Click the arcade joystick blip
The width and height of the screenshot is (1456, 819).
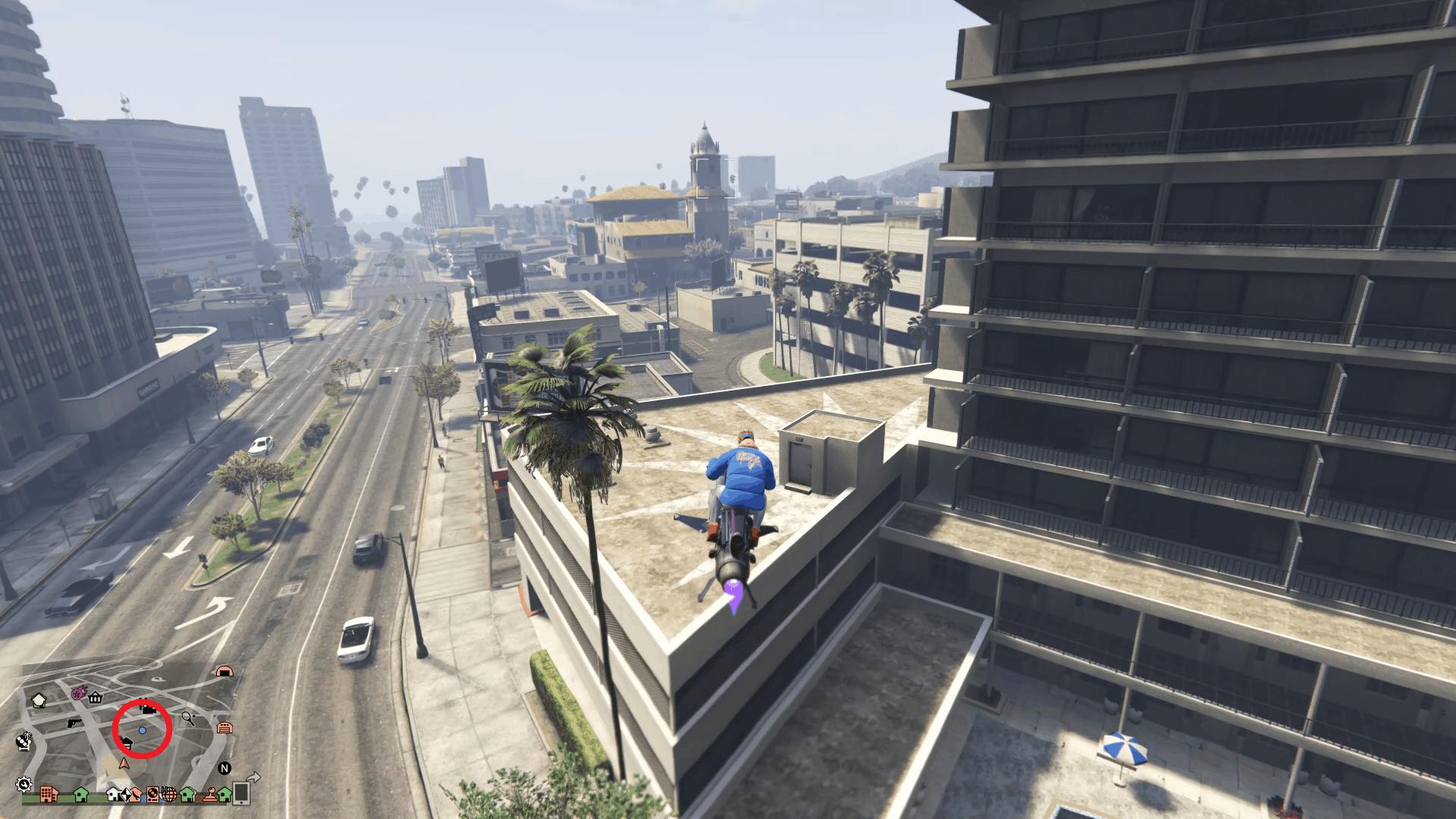[210, 795]
